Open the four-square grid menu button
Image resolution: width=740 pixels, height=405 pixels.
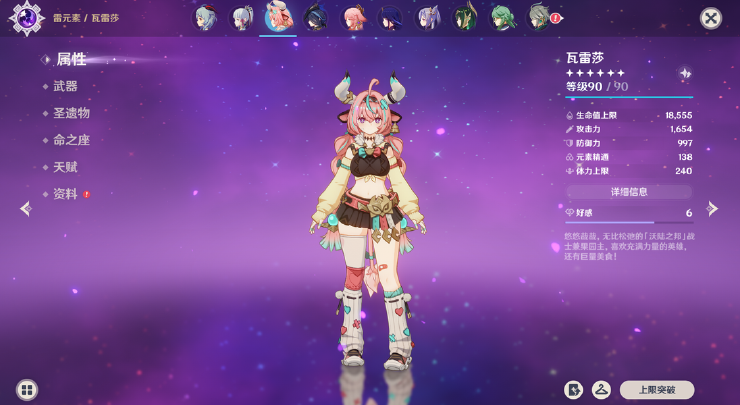[27, 390]
